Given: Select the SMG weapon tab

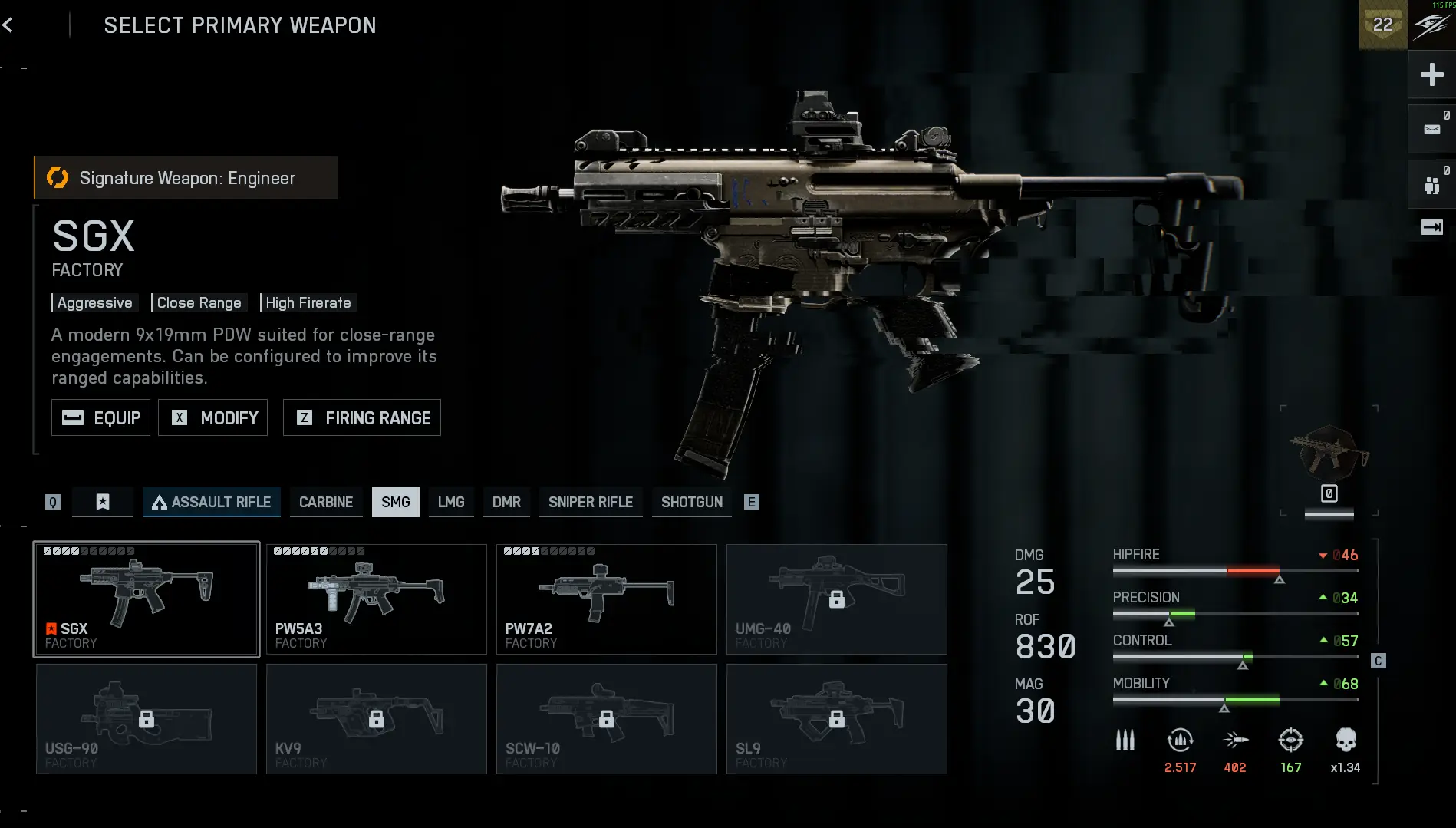Looking at the screenshot, I should coord(396,502).
